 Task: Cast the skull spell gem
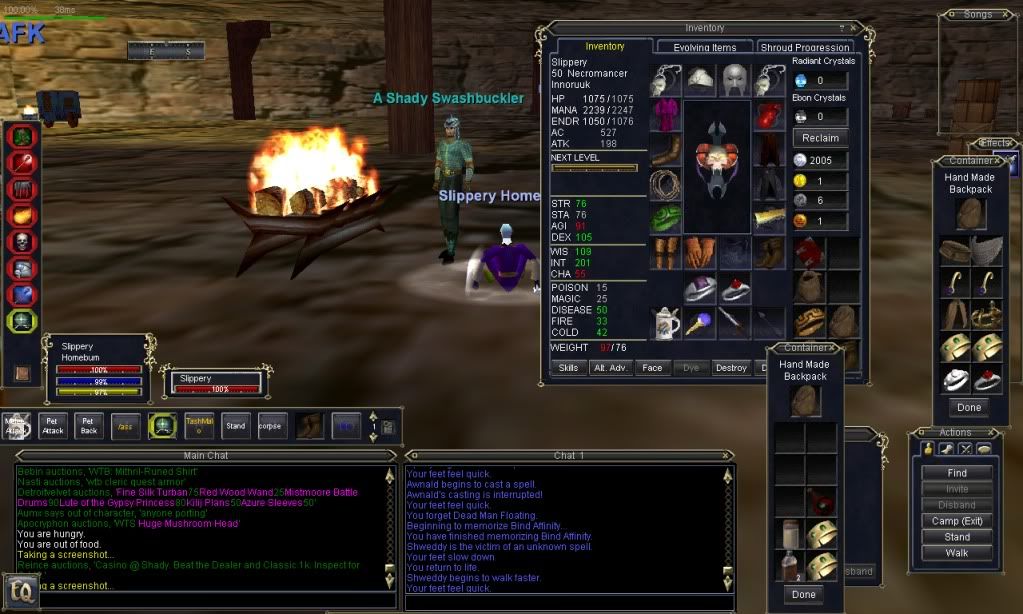(x=23, y=242)
